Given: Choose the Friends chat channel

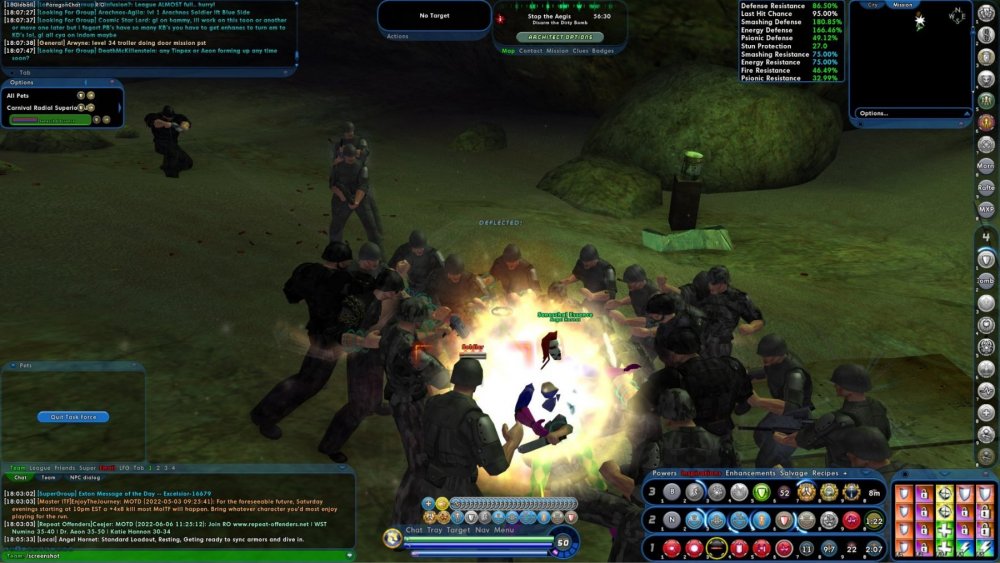Looking at the screenshot, I should point(66,468).
